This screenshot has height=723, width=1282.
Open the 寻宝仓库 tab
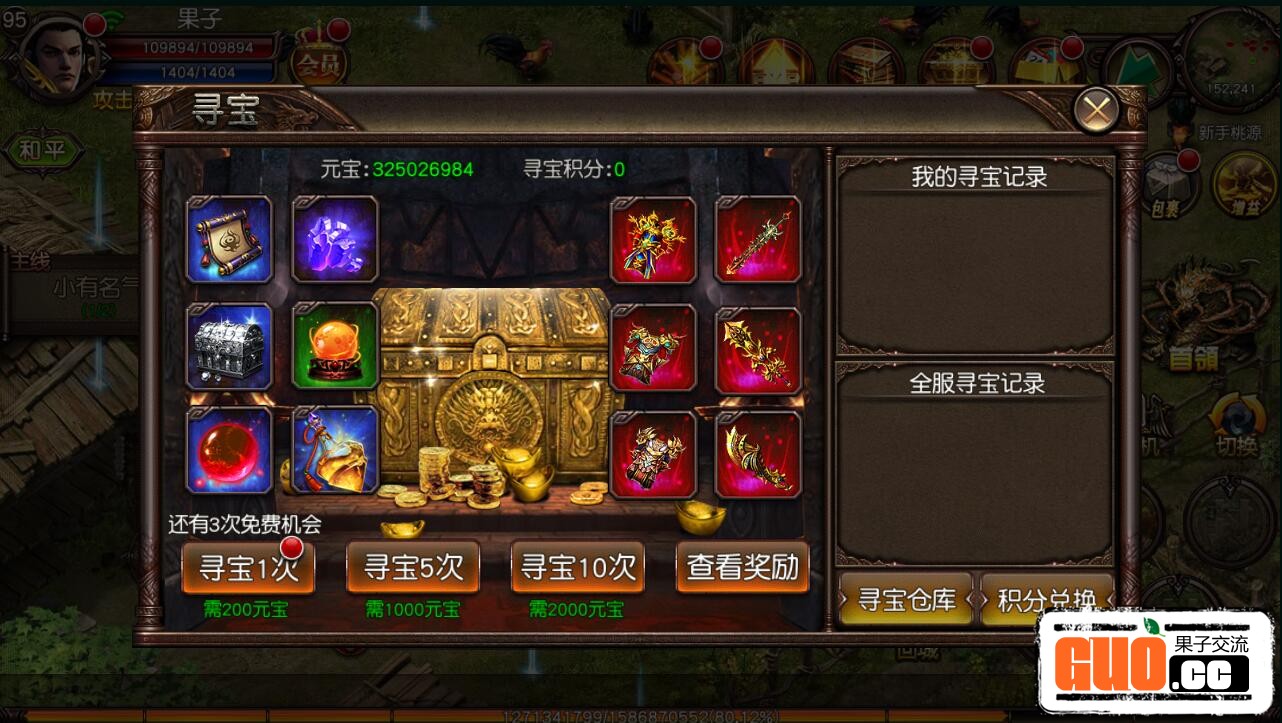pyautogui.click(x=905, y=600)
